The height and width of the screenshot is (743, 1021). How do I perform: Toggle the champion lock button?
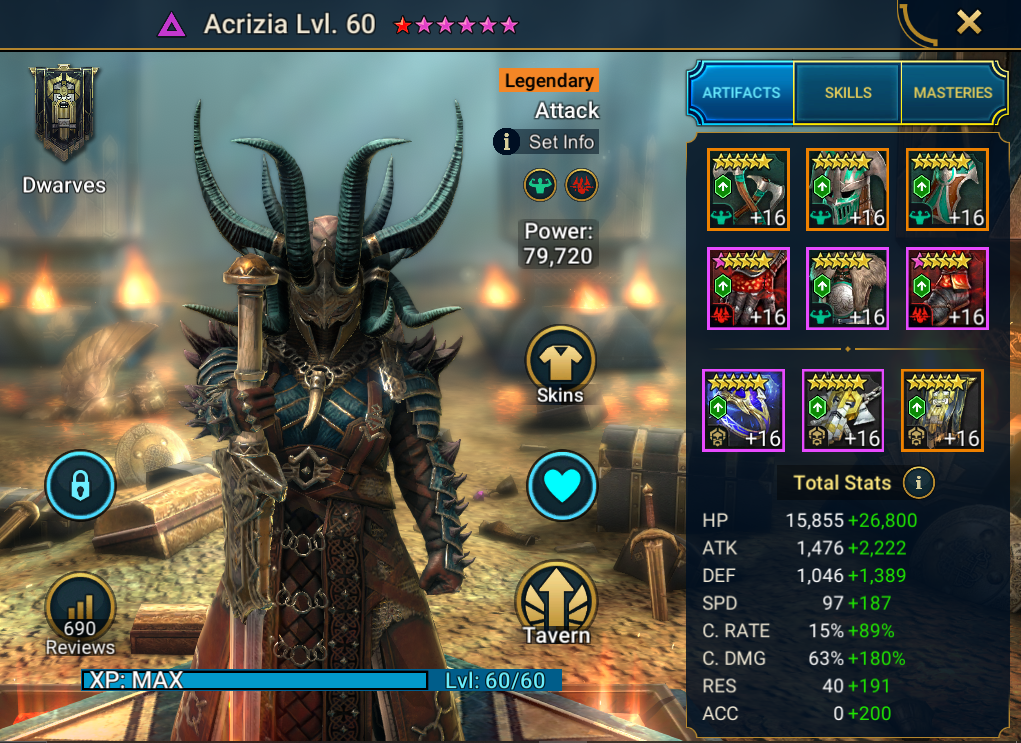click(x=81, y=487)
